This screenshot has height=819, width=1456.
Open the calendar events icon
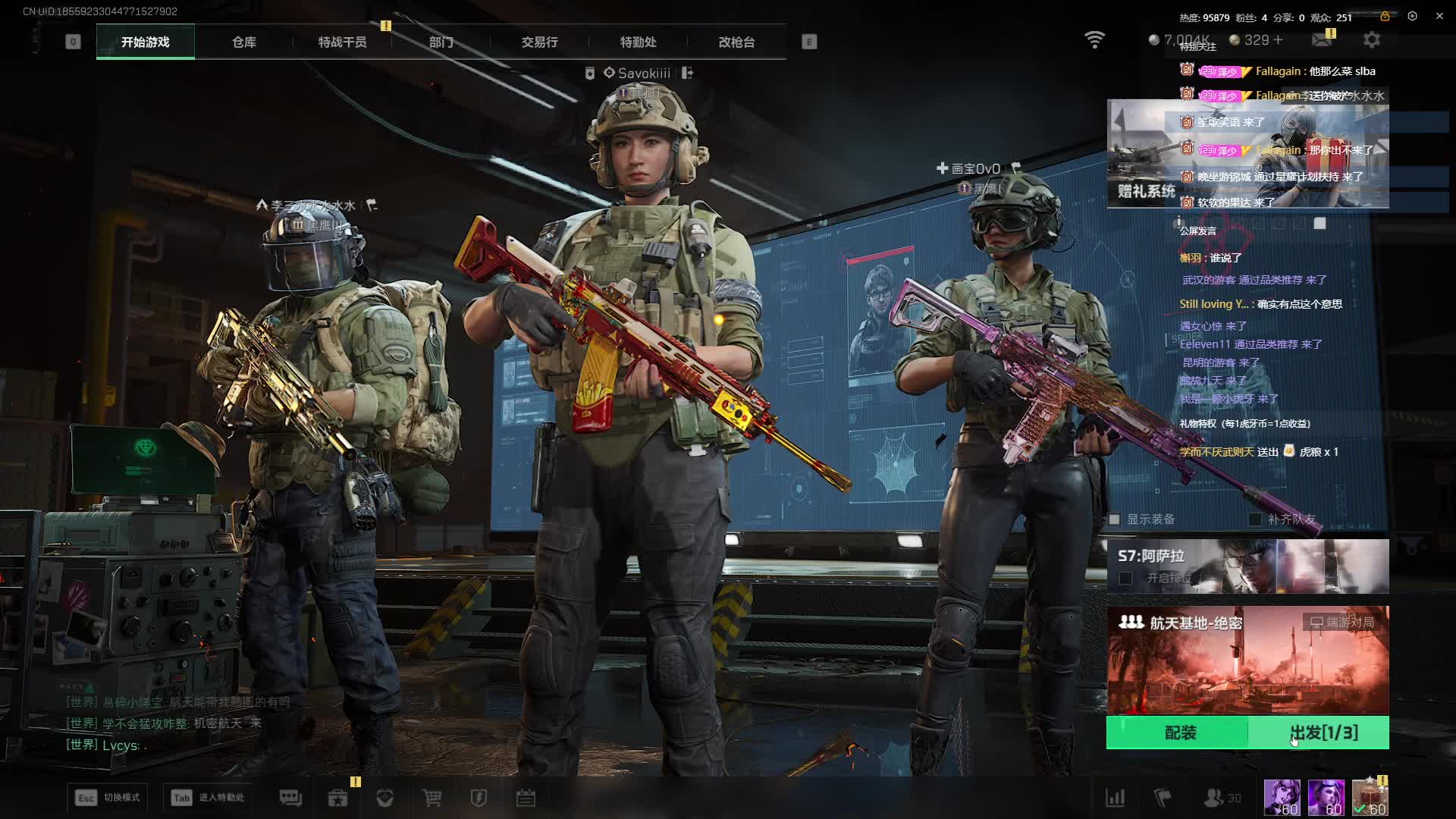click(526, 798)
